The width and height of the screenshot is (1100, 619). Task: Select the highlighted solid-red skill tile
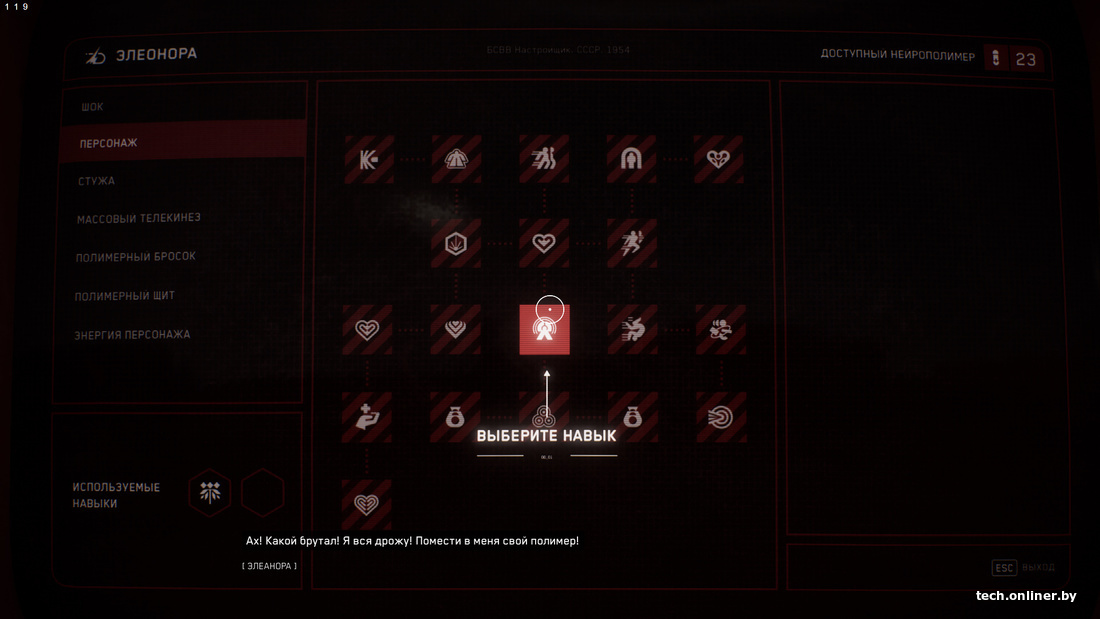pos(544,330)
